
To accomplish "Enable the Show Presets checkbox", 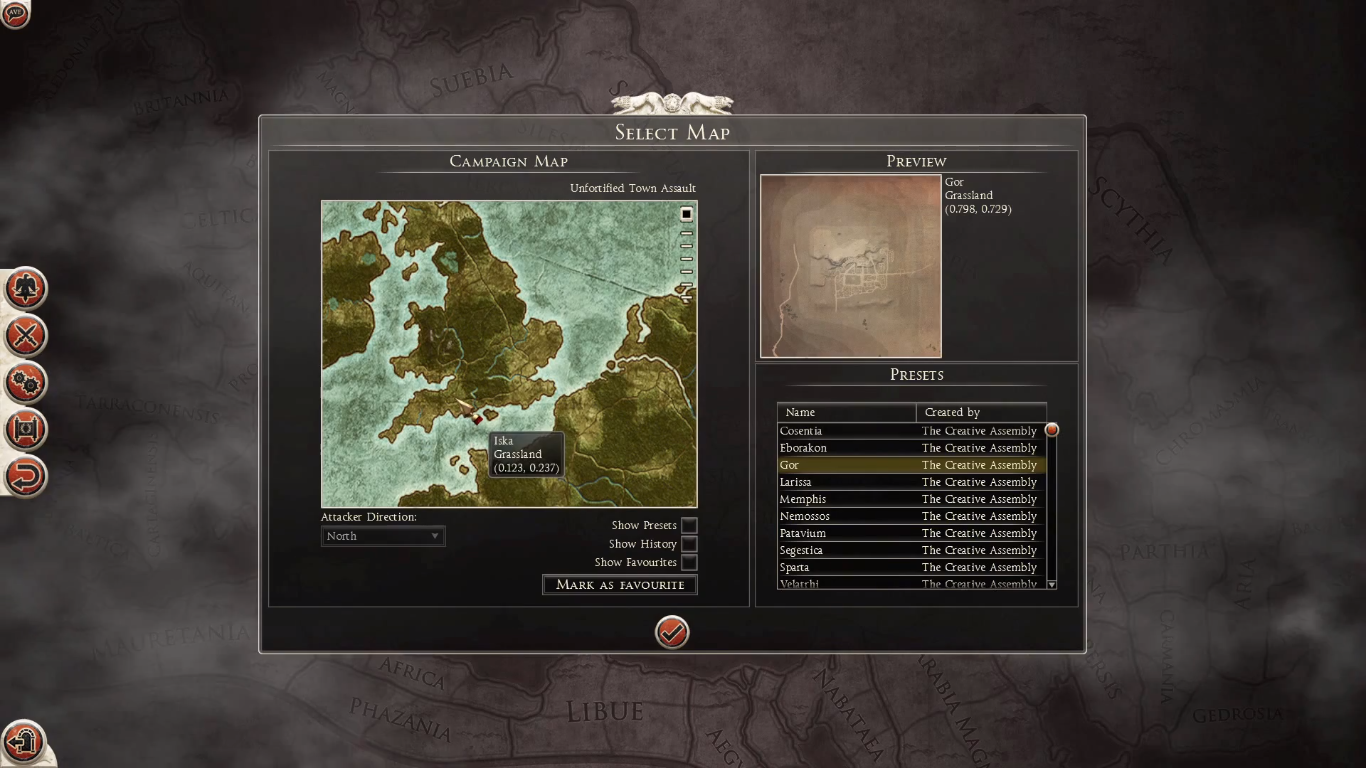I will pyautogui.click(x=689, y=524).
